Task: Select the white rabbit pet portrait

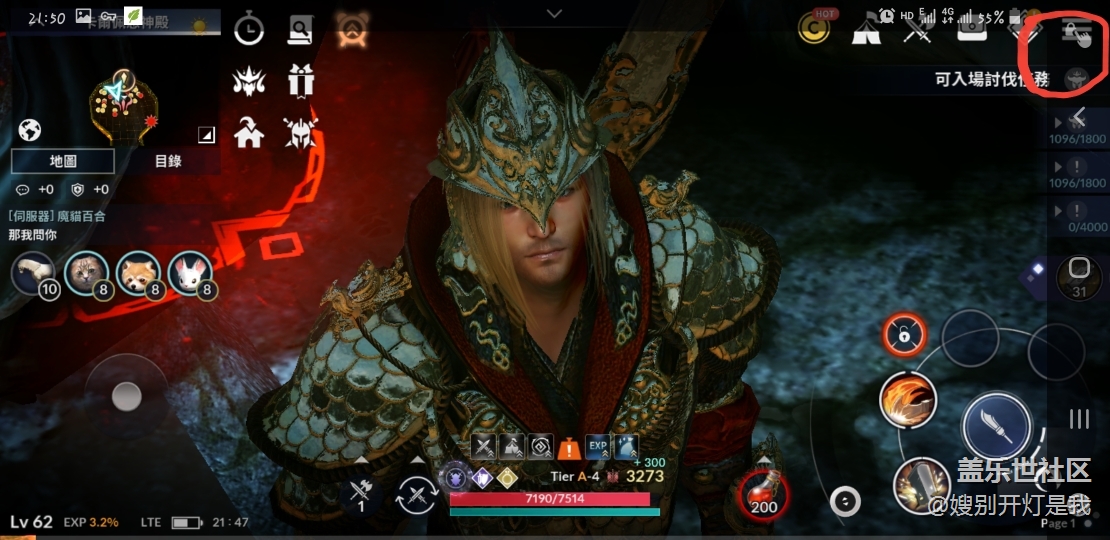Action: (x=190, y=273)
